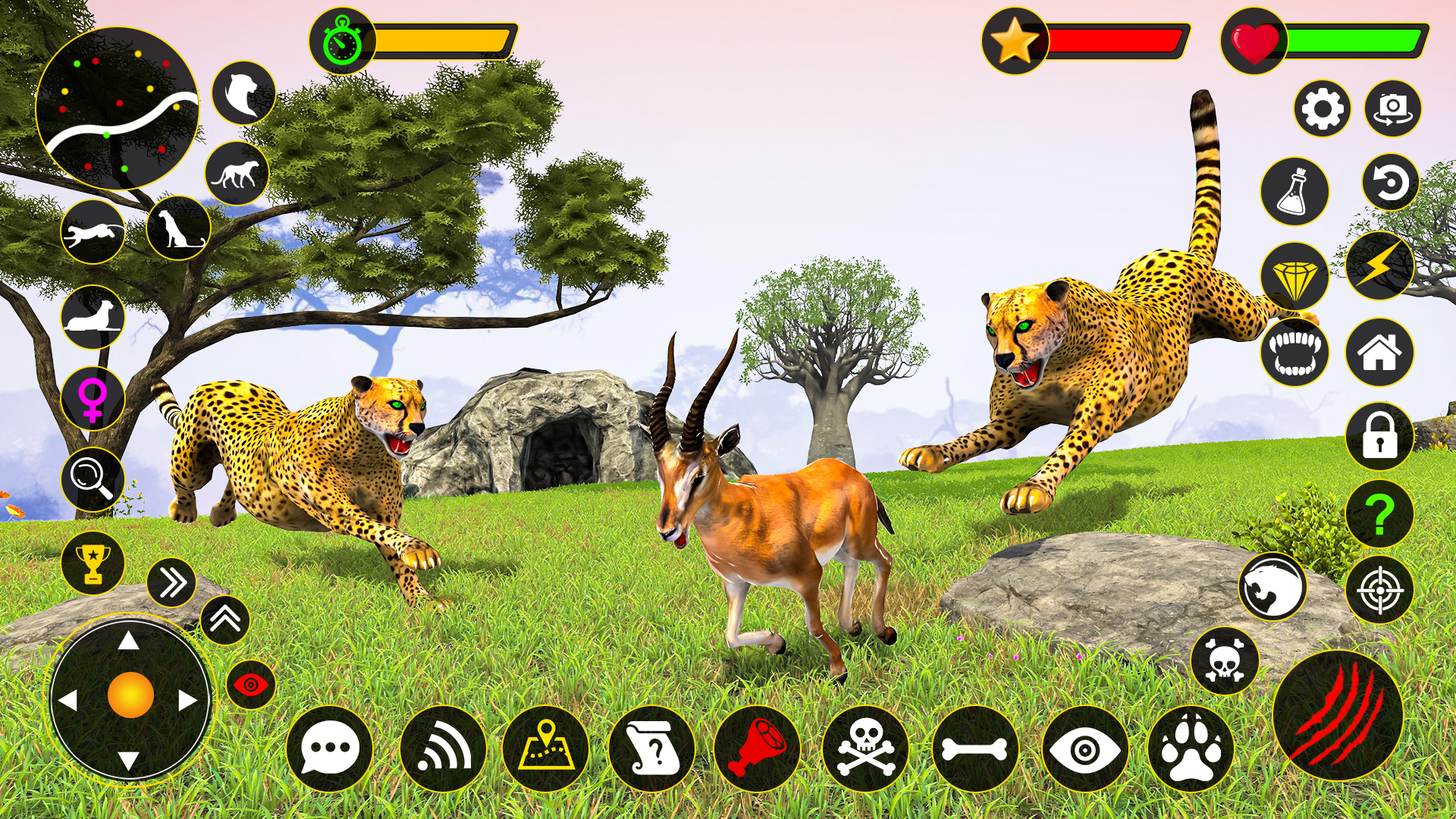Use the teeth bite attack icon
Viewport: 1456px width, 819px height.
pyautogui.click(x=1297, y=353)
